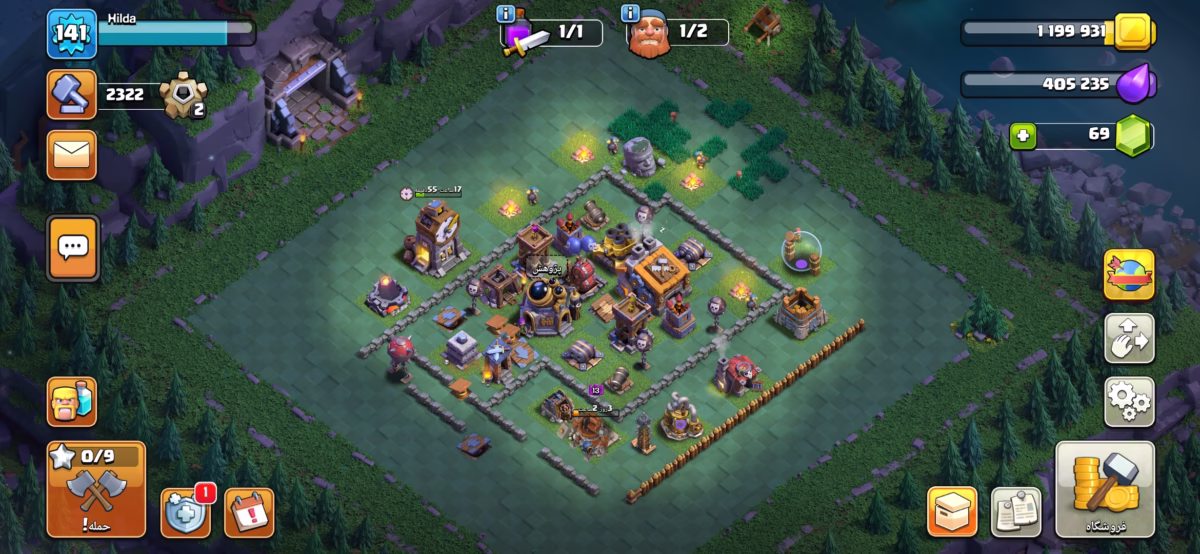Open the layout editor hand button

tap(1129, 338)
